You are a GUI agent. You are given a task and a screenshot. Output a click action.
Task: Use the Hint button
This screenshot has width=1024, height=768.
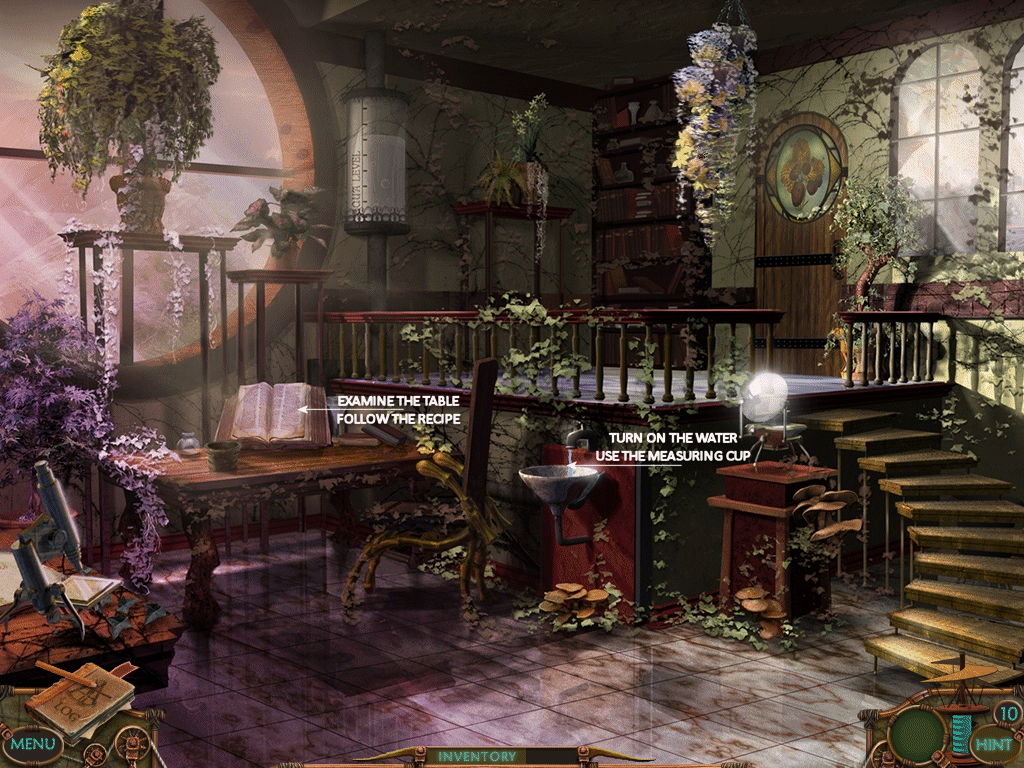(x=993, y=744)
